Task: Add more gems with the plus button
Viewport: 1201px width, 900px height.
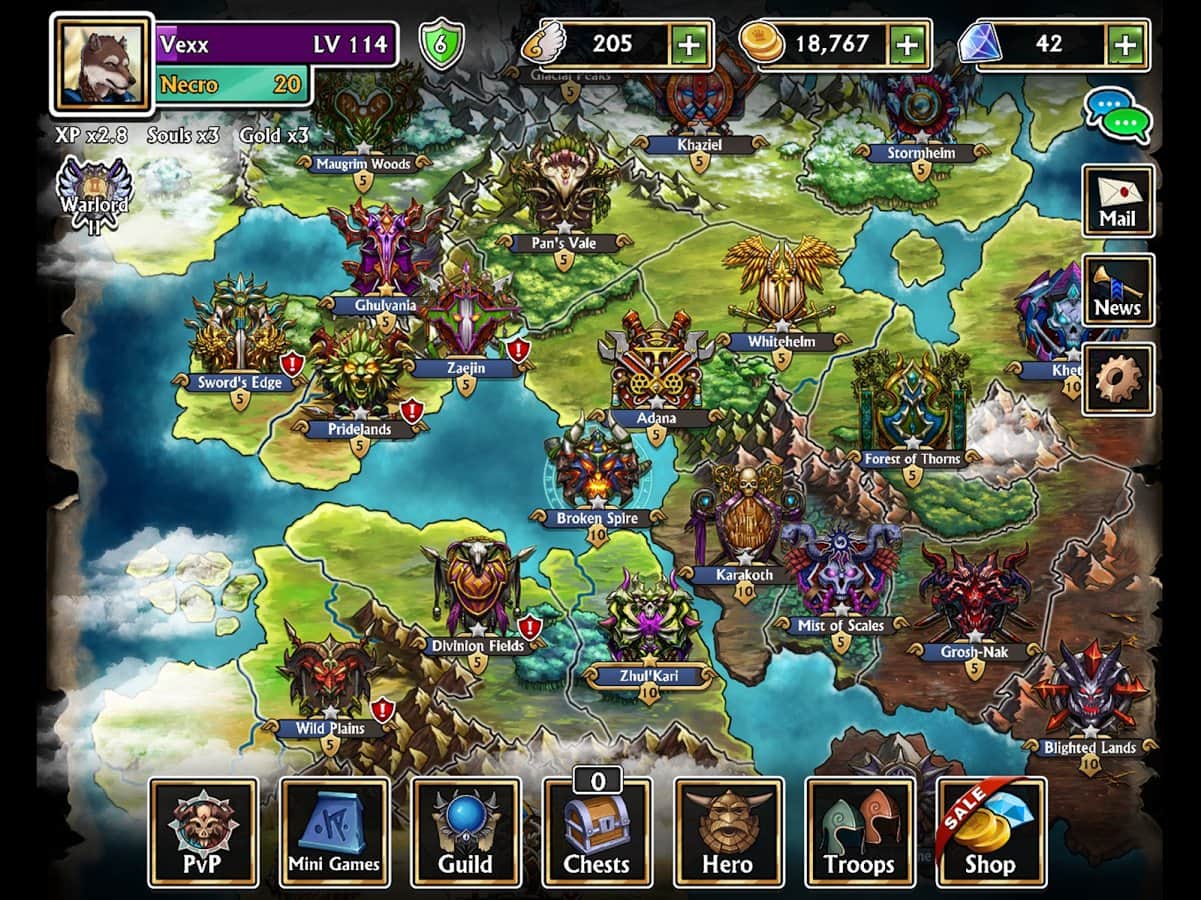Action: pyautogui.click(x=1126, y=45)
